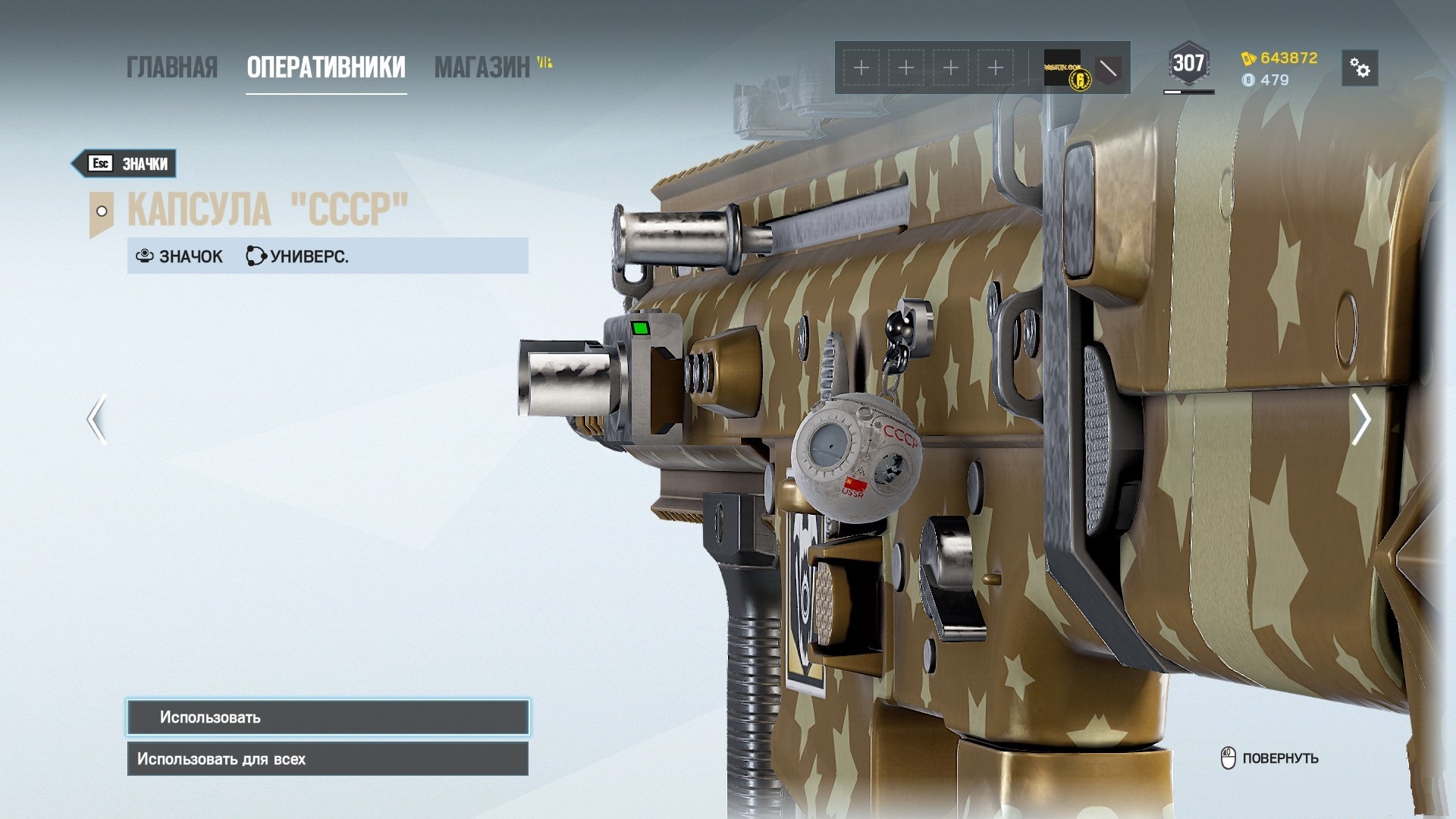Click the level 307 badge

click(1188, 64)
